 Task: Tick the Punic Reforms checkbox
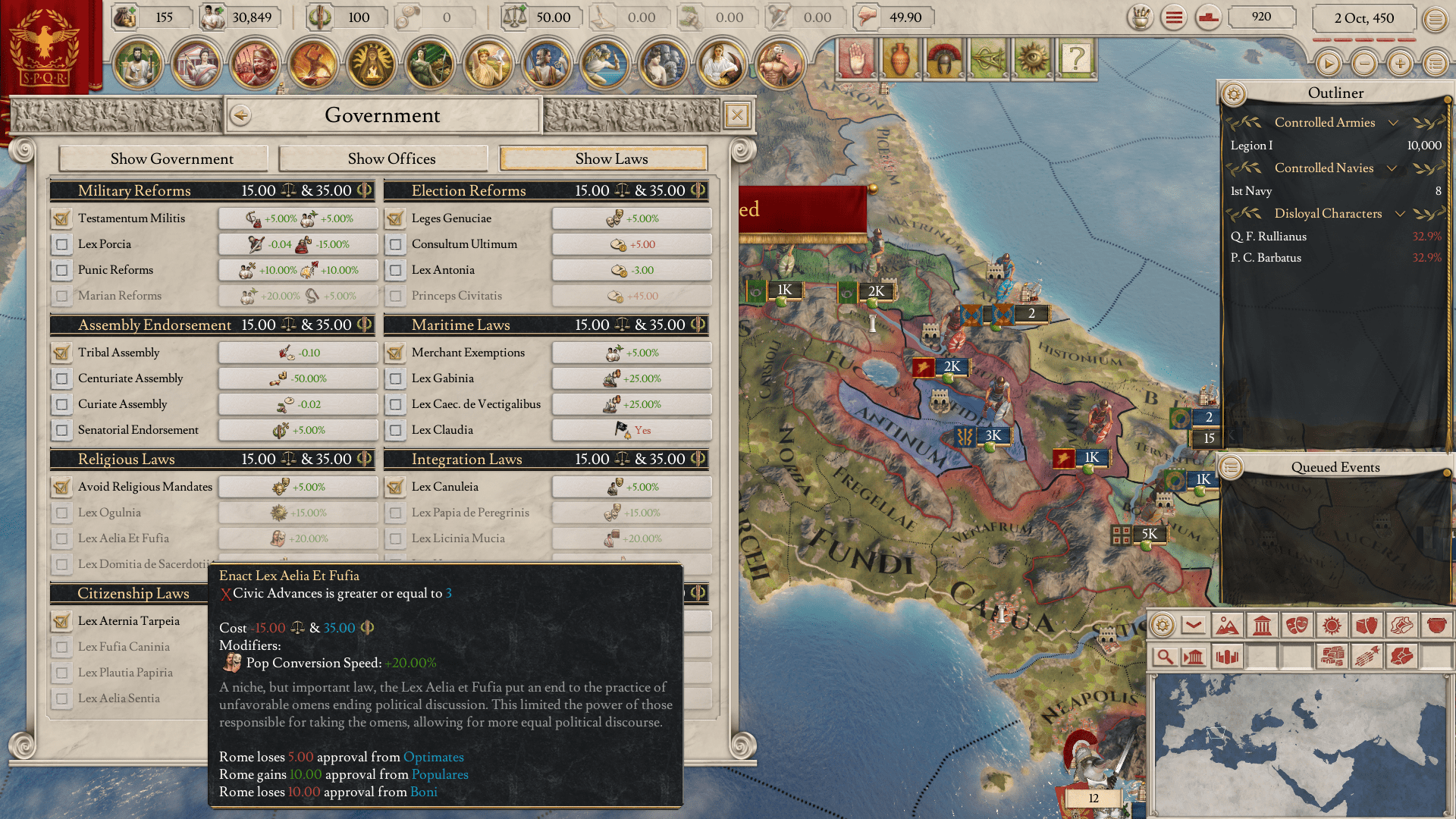coord(61,270)
